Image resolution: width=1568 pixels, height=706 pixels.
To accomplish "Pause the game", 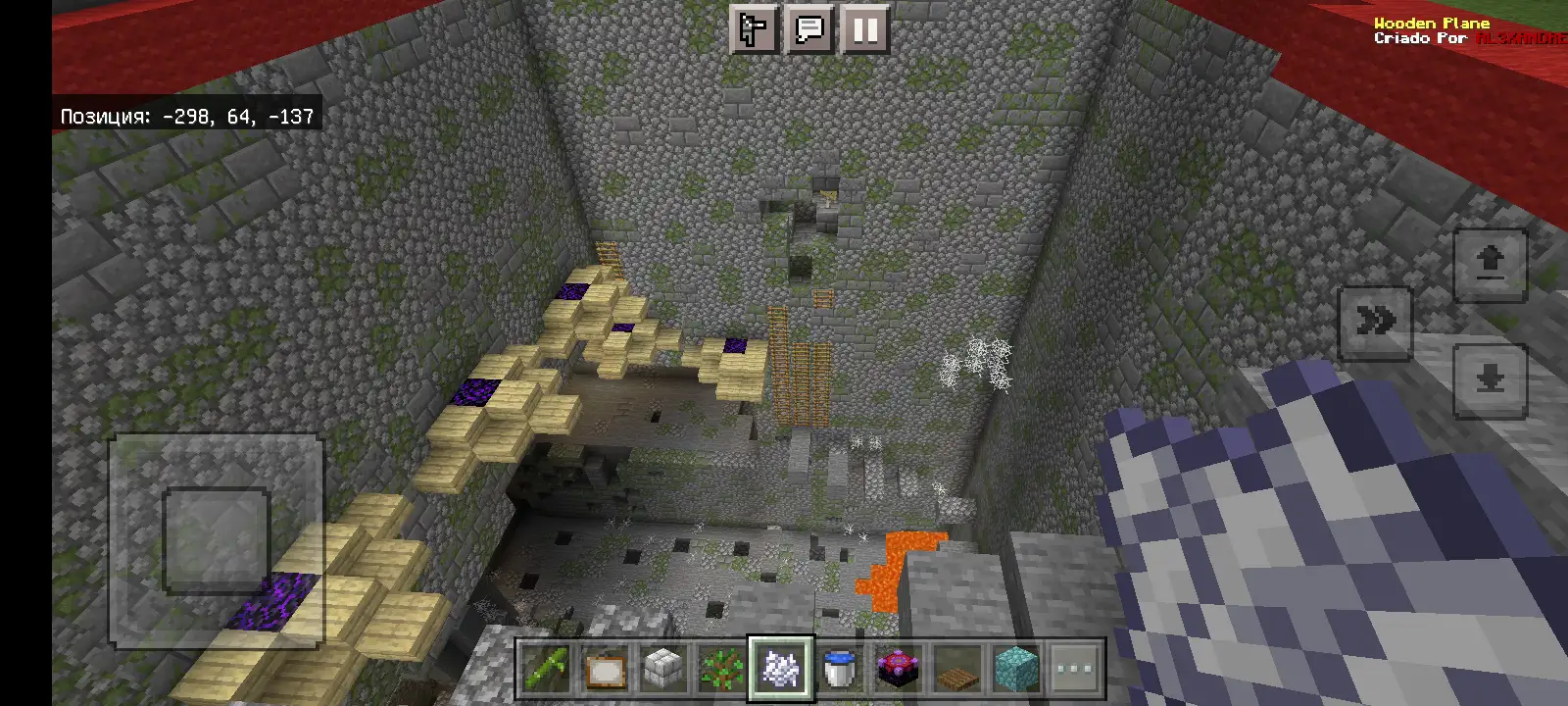I will tap(864, 29).
